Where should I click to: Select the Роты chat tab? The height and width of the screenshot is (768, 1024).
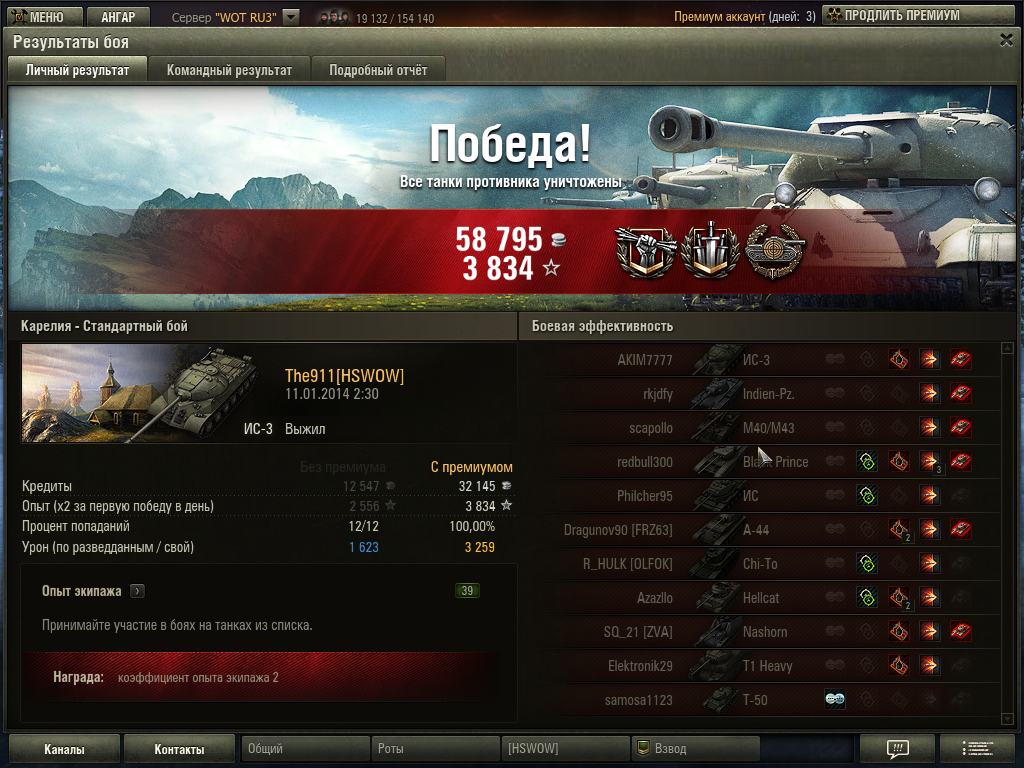click(x=435, y=749)
